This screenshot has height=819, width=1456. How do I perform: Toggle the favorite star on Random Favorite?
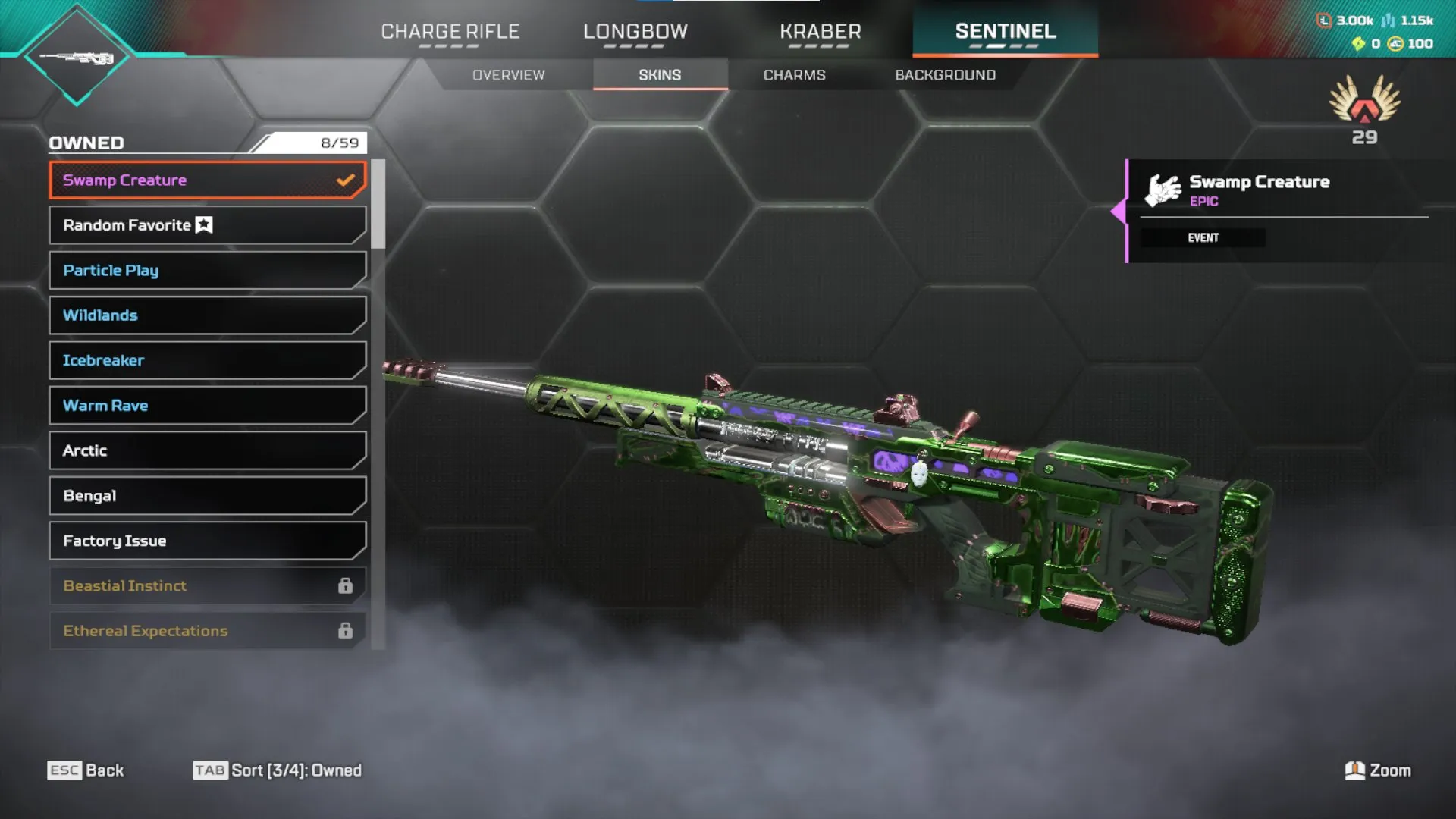203,224
